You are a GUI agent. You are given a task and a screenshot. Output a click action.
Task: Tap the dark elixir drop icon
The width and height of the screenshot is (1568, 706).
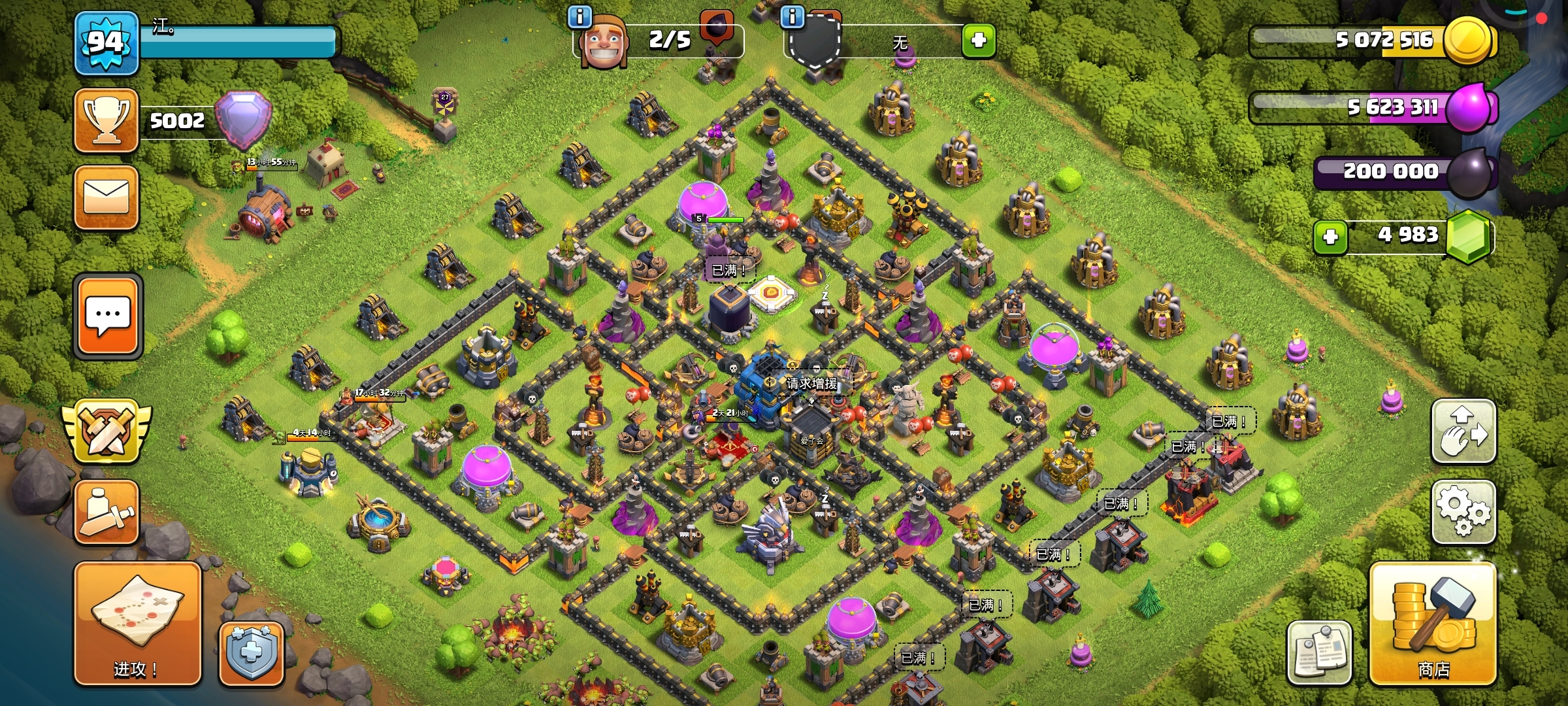pyautogui.click(x=1469, y=172)
